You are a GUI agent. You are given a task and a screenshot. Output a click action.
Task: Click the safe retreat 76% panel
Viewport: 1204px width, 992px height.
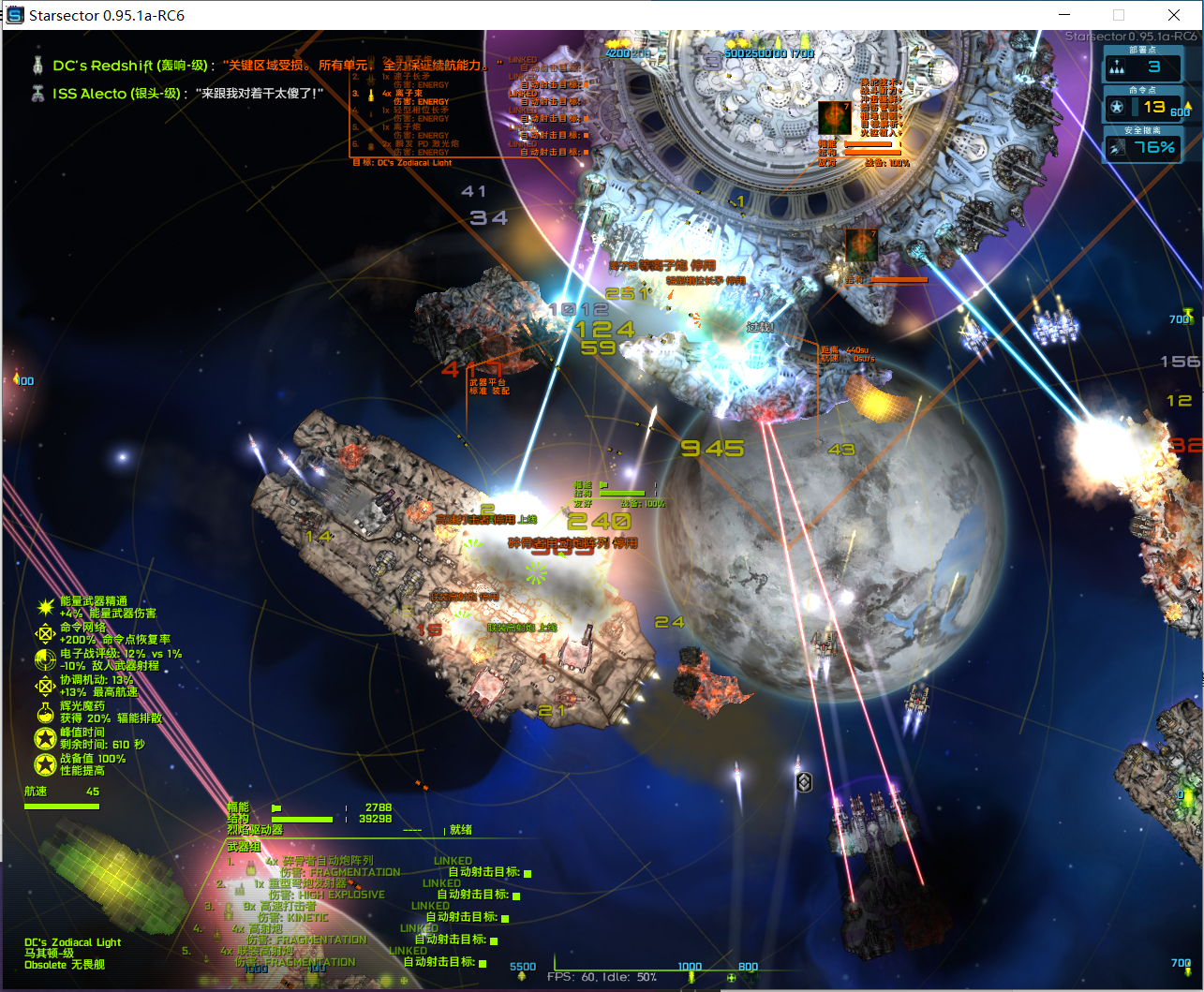tap(1141, 147)
